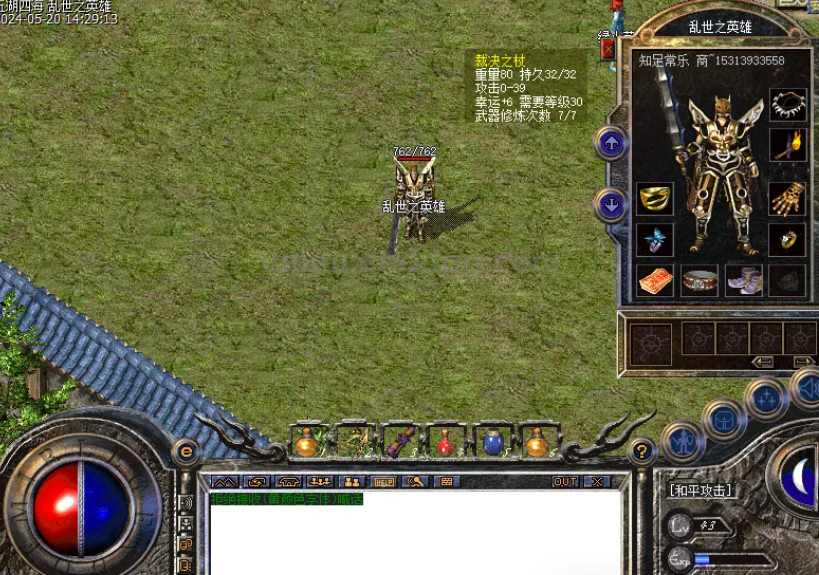Click the down arrow on the equipment panel
Viewport: 819px width, 575px height.
pyautogui.click(x=611, y=206)
